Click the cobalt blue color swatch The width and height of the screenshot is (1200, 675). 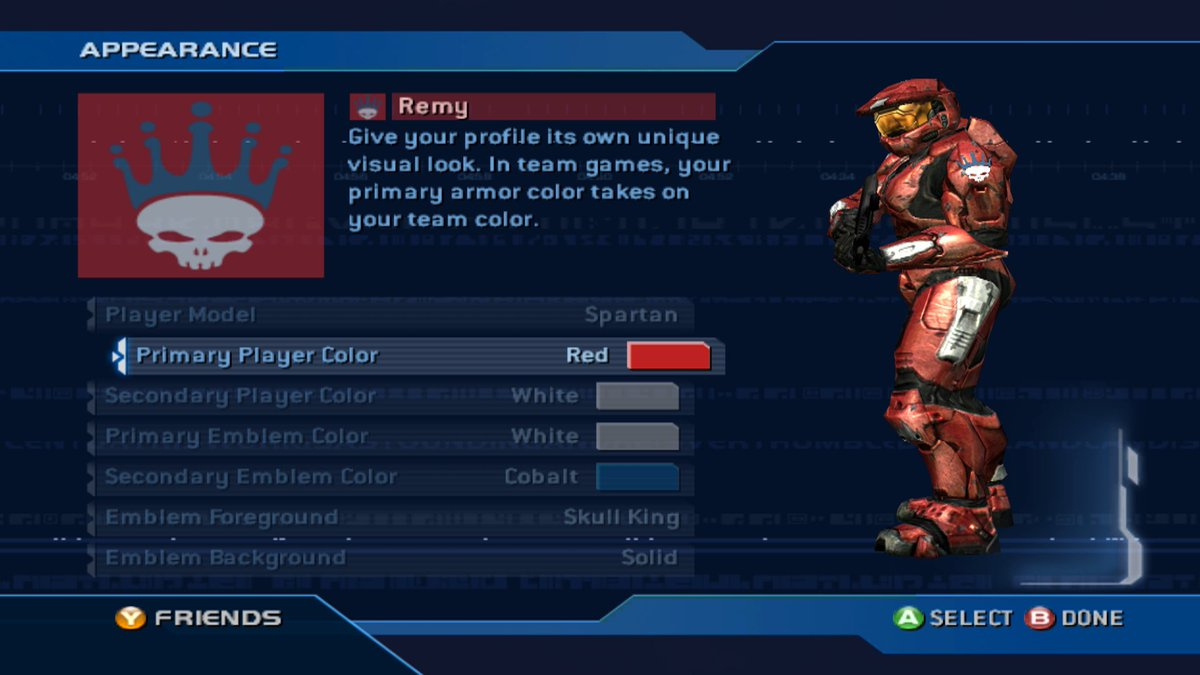pos(637,477)
